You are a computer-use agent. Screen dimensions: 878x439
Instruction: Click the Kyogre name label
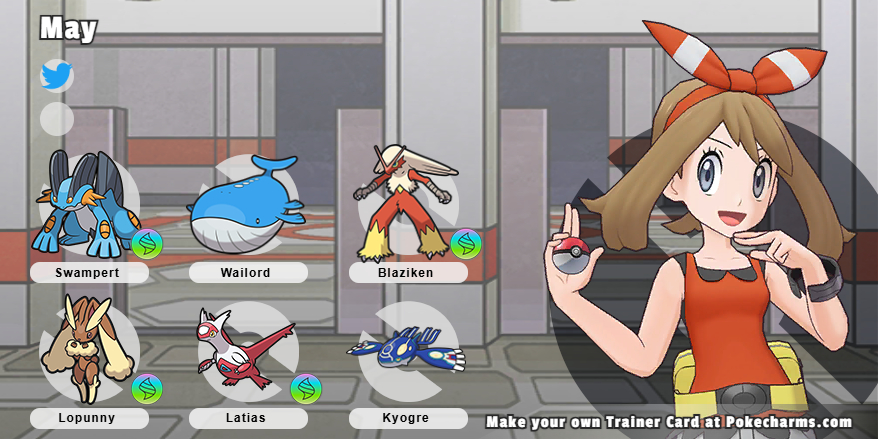pos(408,418)
